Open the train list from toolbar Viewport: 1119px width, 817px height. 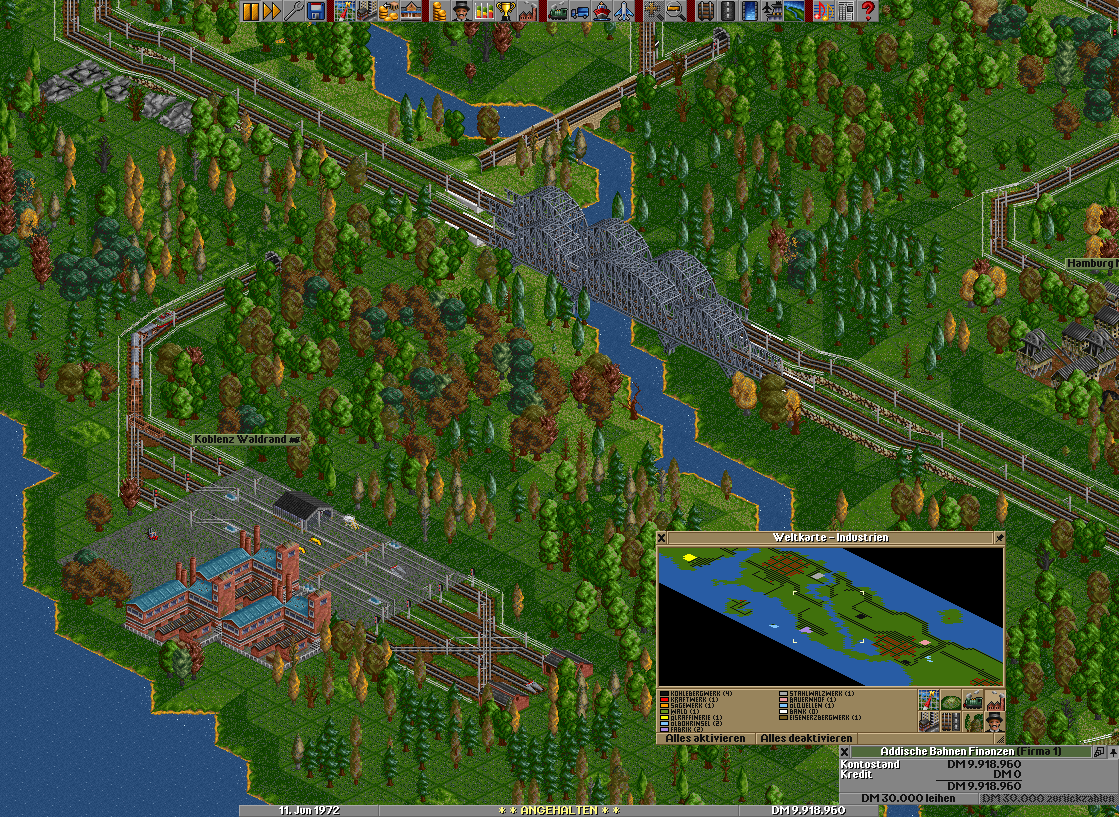559,11
